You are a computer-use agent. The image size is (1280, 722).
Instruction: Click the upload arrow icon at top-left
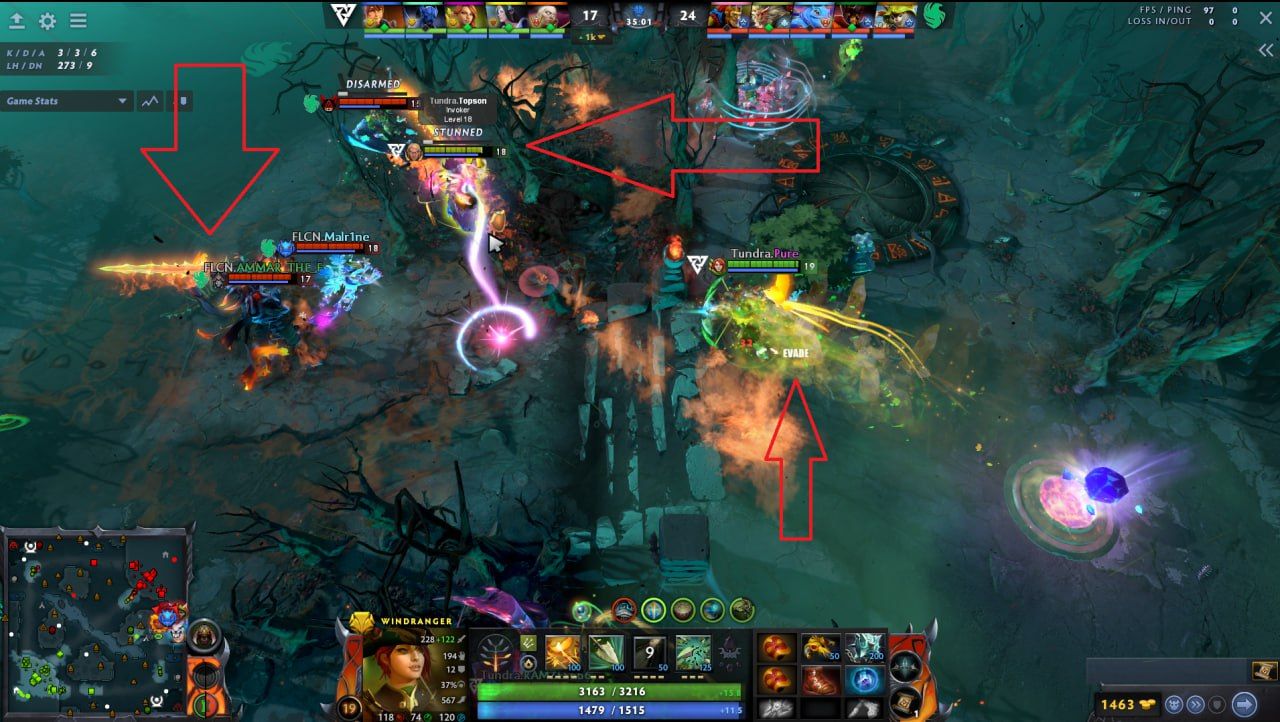[17, 20]
